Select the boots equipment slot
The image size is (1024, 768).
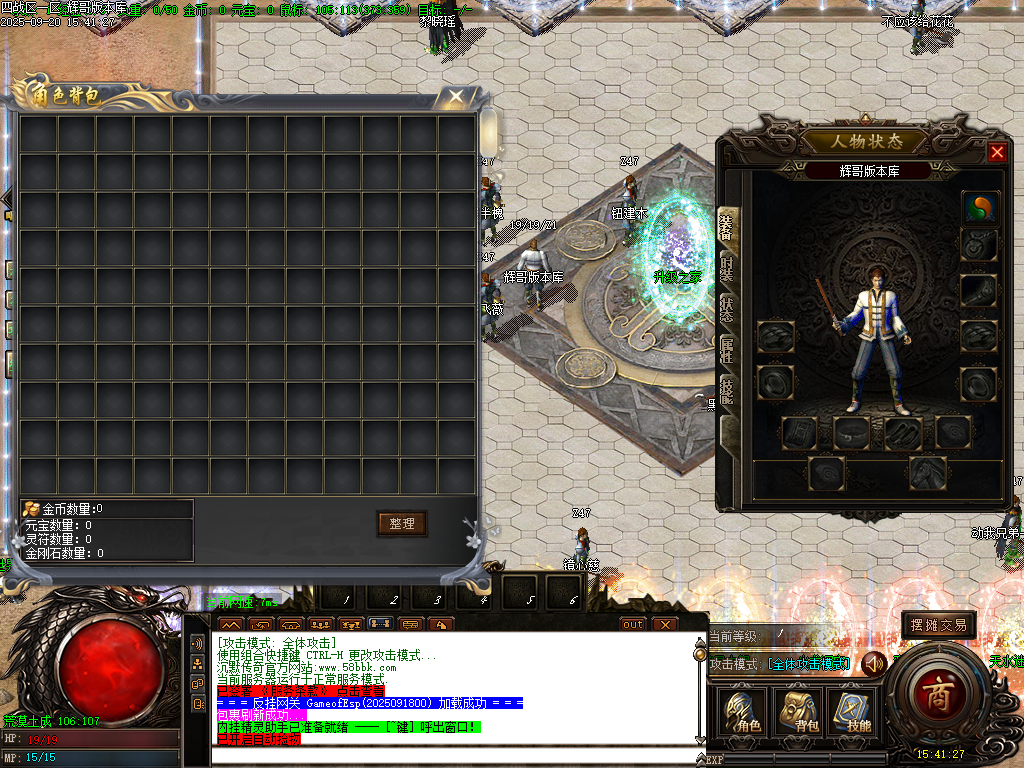[x=903, y=433]
